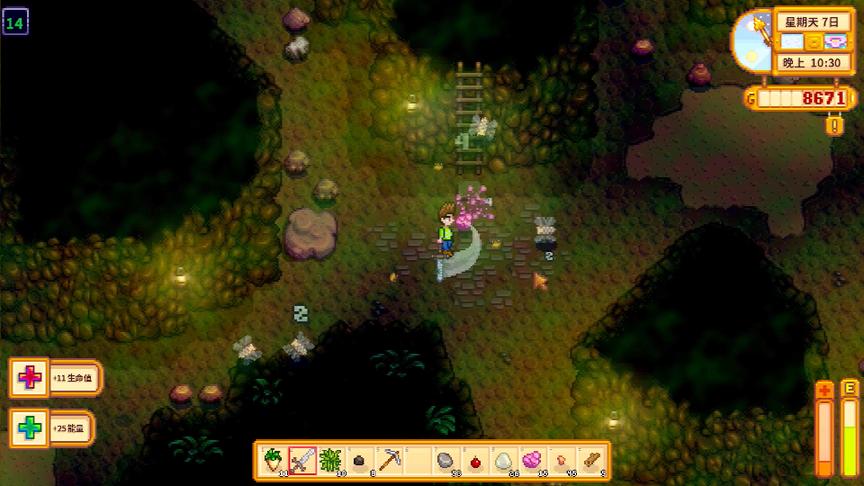Pick the wood item in the hotbar
Image resolution: width=864 pixels, height=486 pixels.
tap(591, 460)
